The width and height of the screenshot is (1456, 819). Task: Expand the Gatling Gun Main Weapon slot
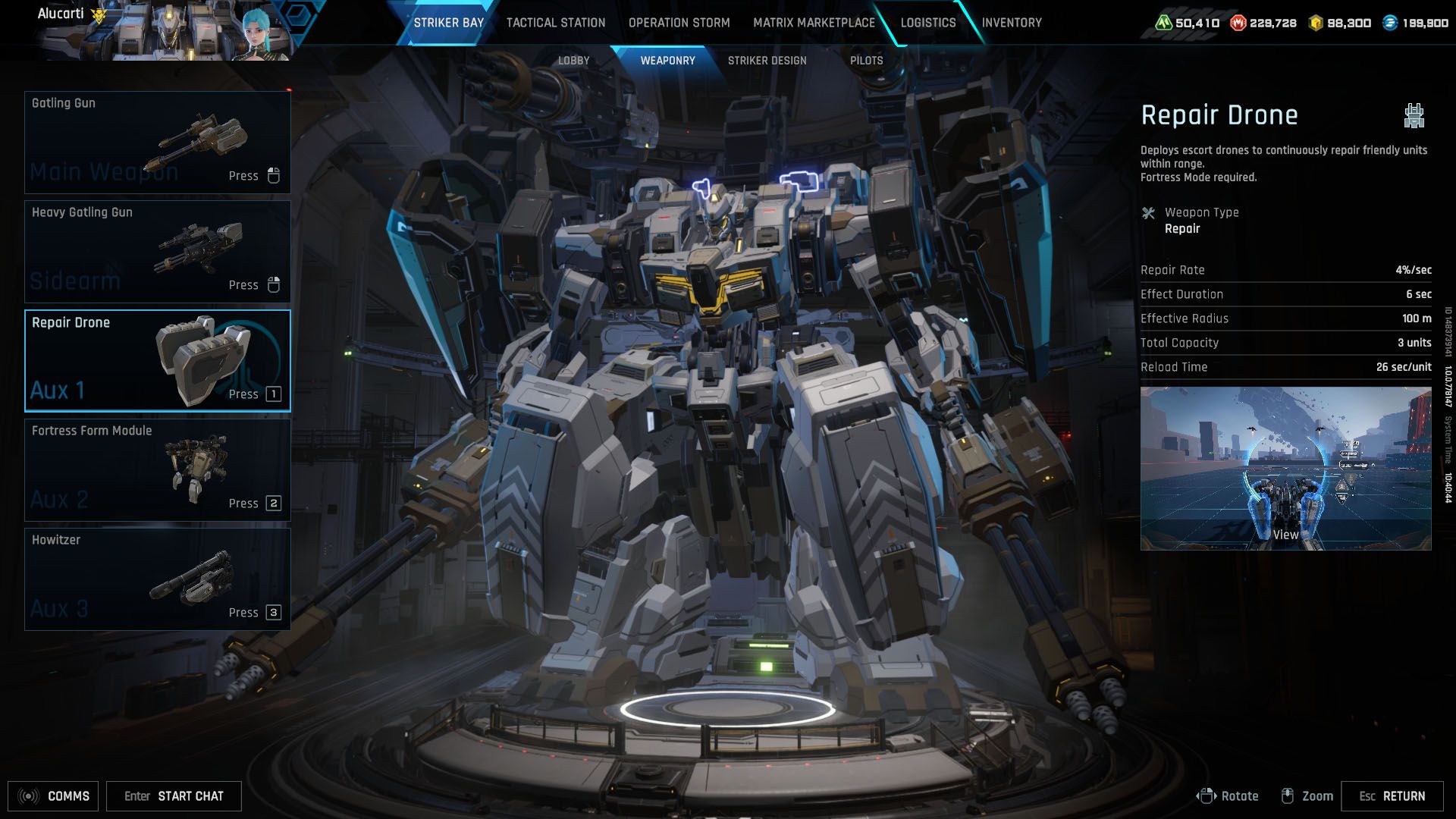(156, 142)
